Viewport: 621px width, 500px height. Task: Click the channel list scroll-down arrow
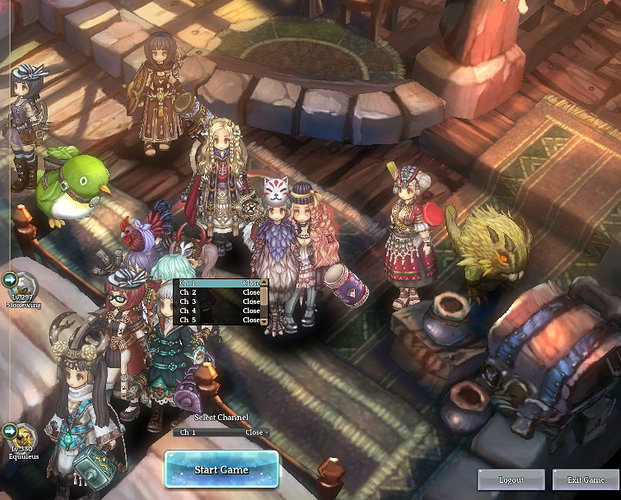[265, 321]
